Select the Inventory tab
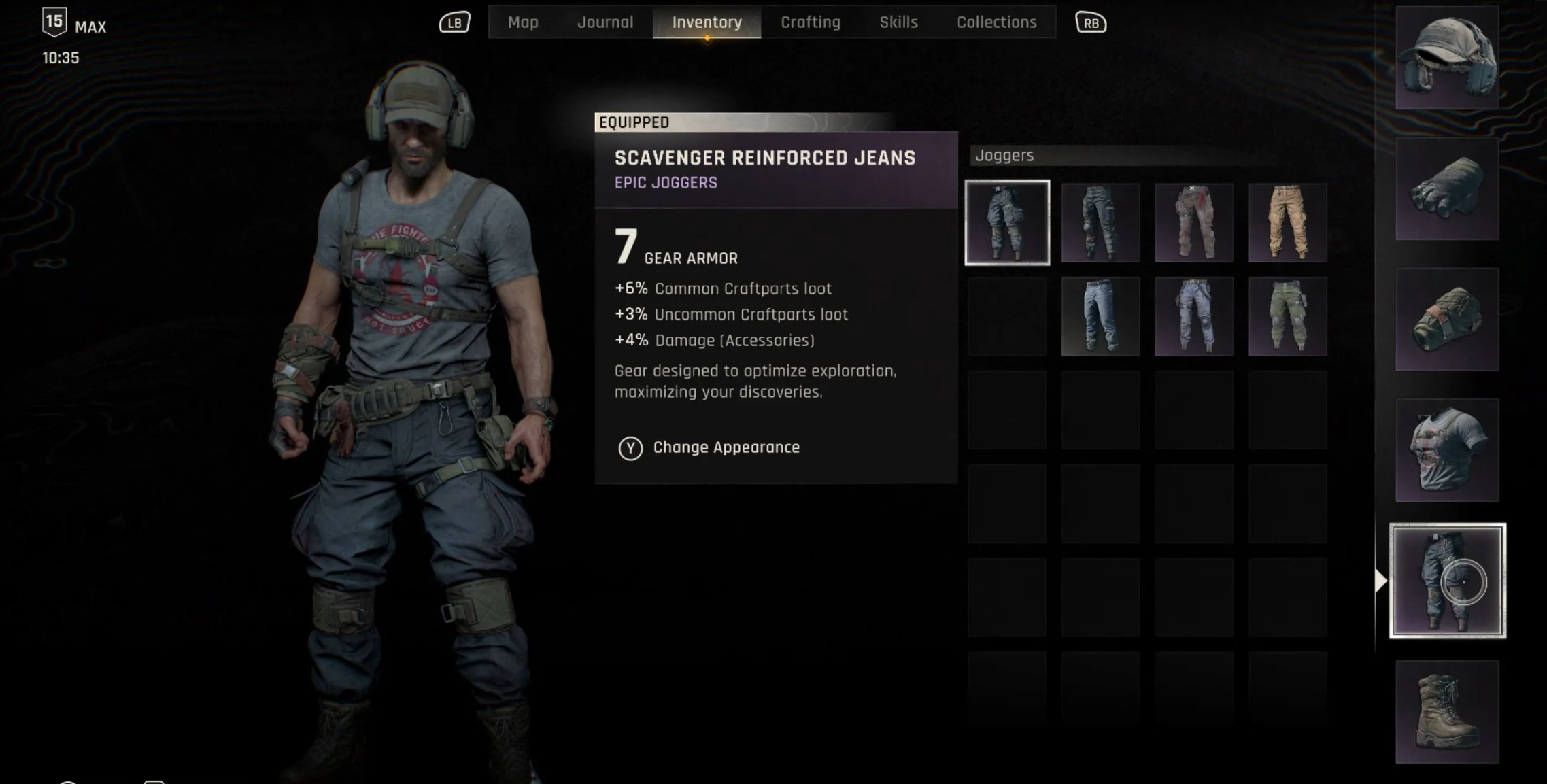Screen dimensions: 1547x784 (x=707, y=22)
